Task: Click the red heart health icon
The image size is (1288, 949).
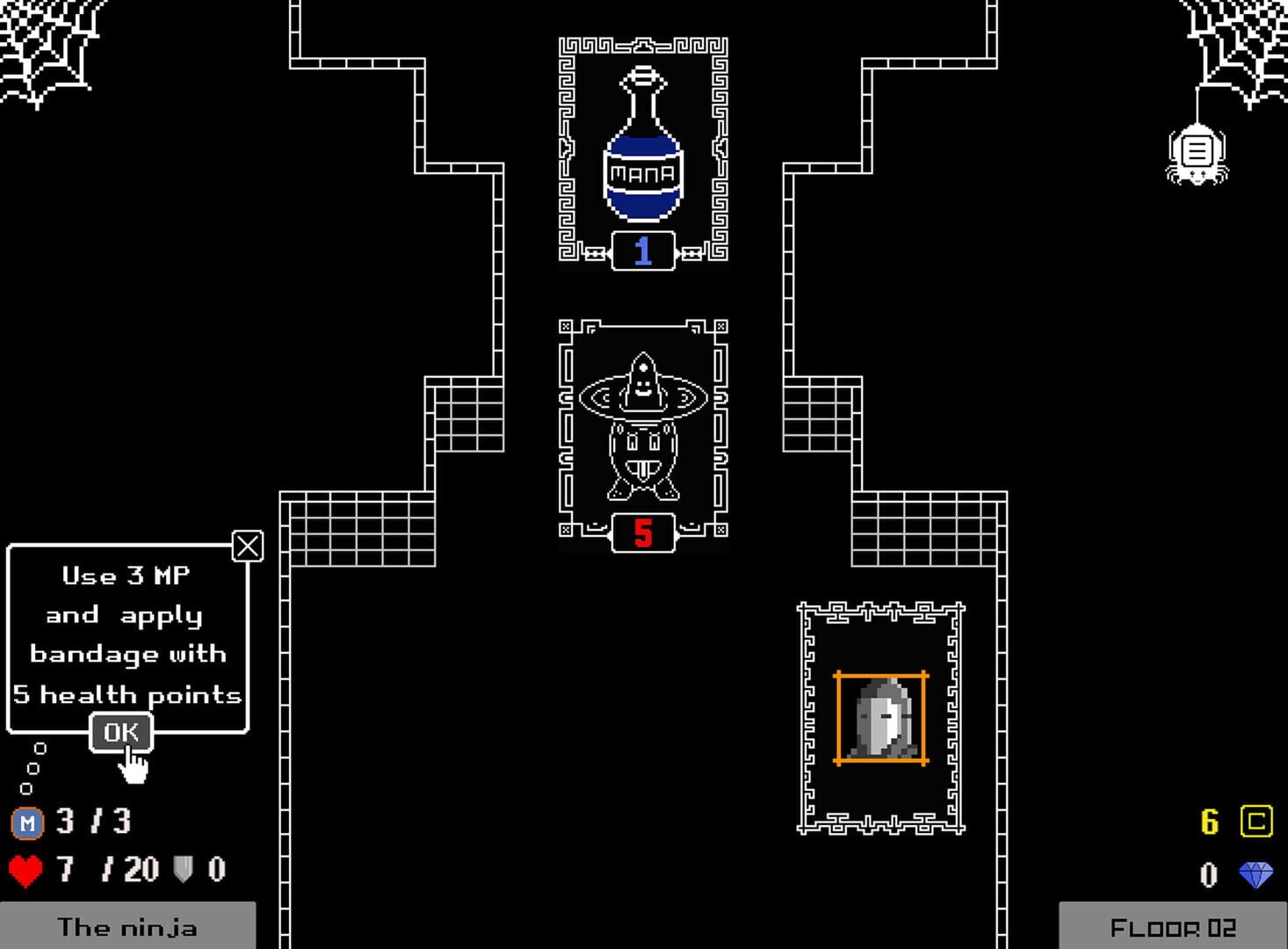Action: (25, 871)
